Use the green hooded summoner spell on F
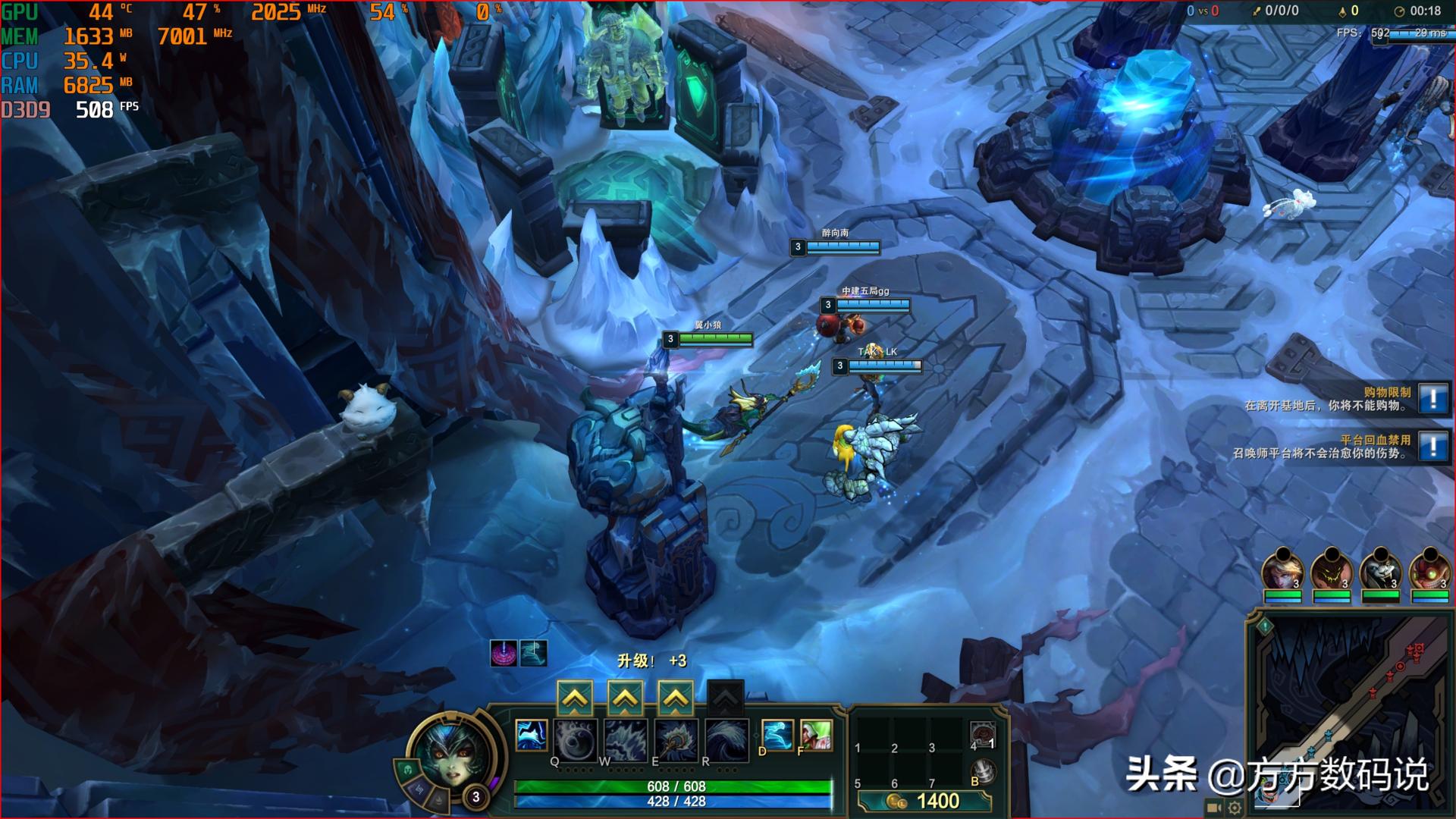This screenshot has height=819, width=1456. point(816,735)
